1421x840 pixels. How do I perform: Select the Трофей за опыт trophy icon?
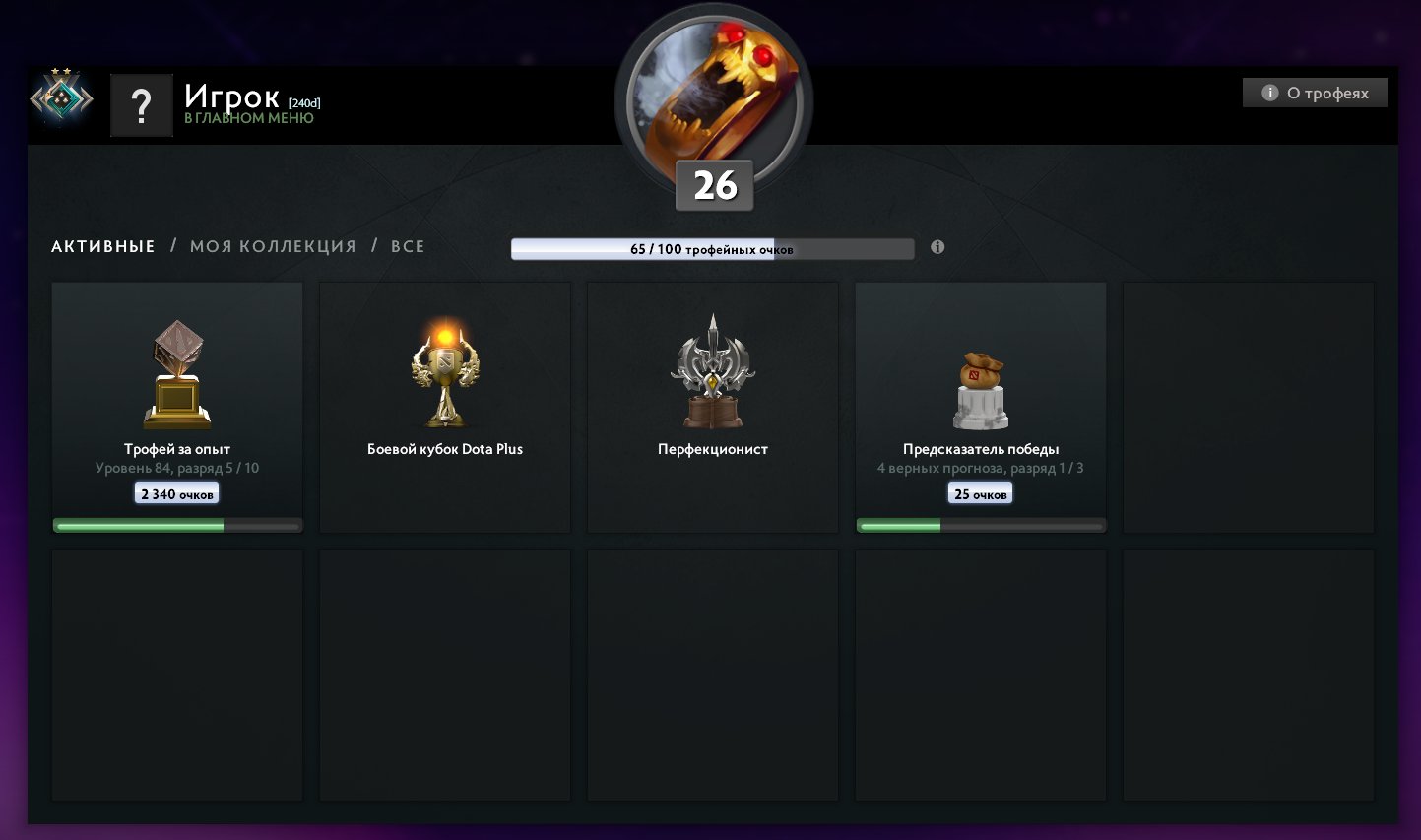(x=176, y=374)
